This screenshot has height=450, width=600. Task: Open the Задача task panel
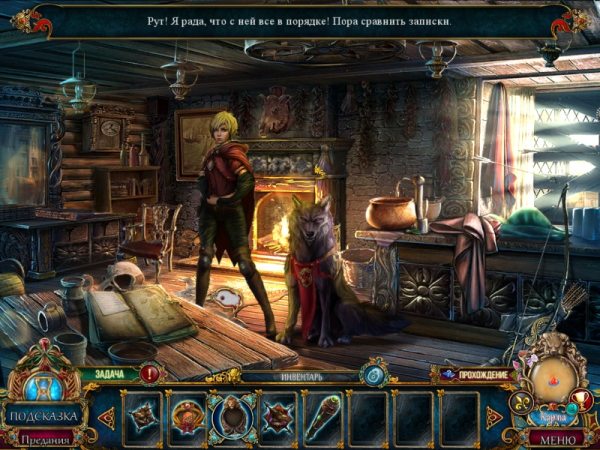[110, 375]
